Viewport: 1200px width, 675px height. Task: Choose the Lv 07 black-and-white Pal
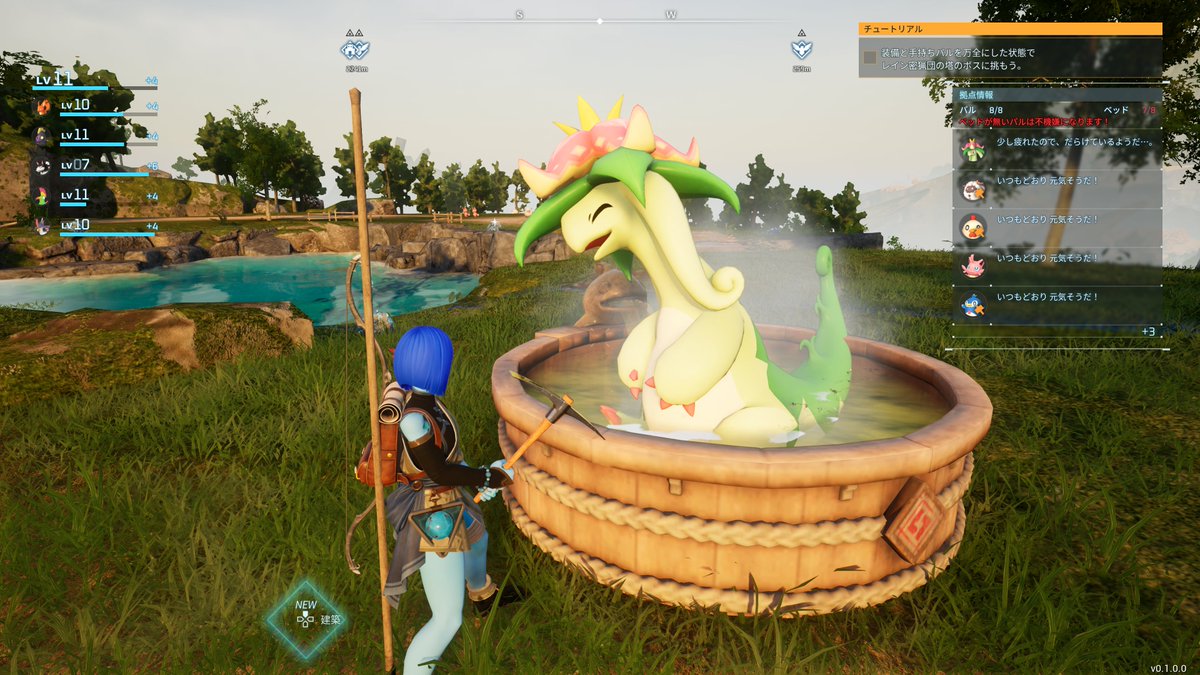tap(44, 167)
